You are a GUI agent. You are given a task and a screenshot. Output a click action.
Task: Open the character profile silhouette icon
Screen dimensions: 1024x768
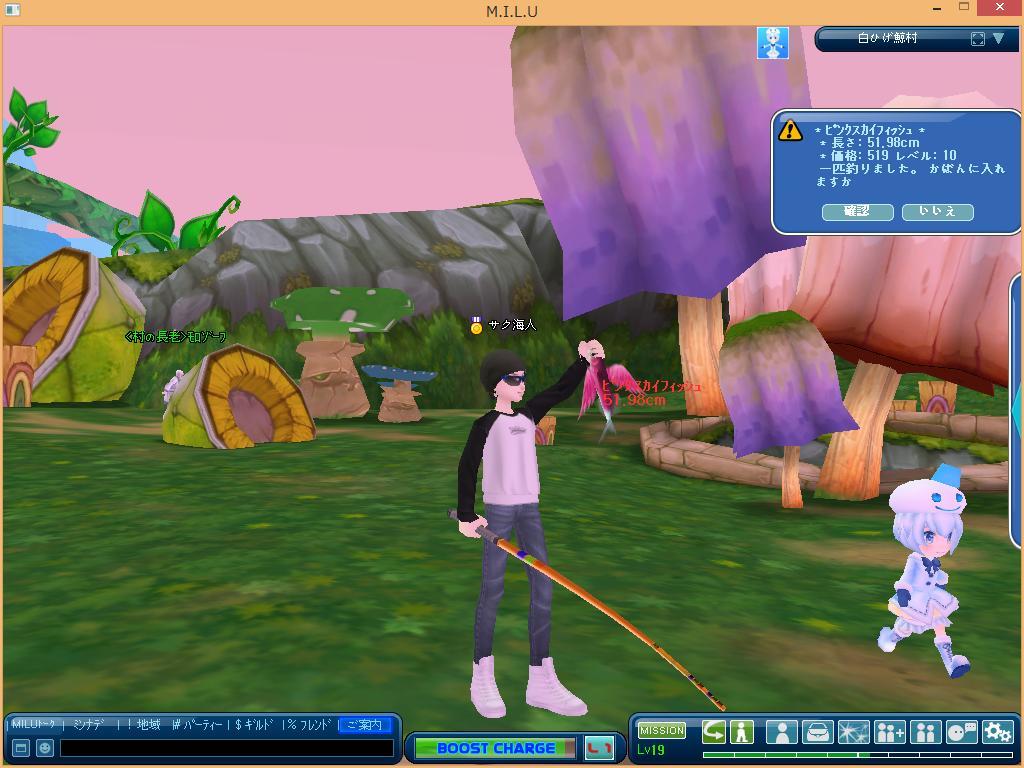[x=781, y=732]
